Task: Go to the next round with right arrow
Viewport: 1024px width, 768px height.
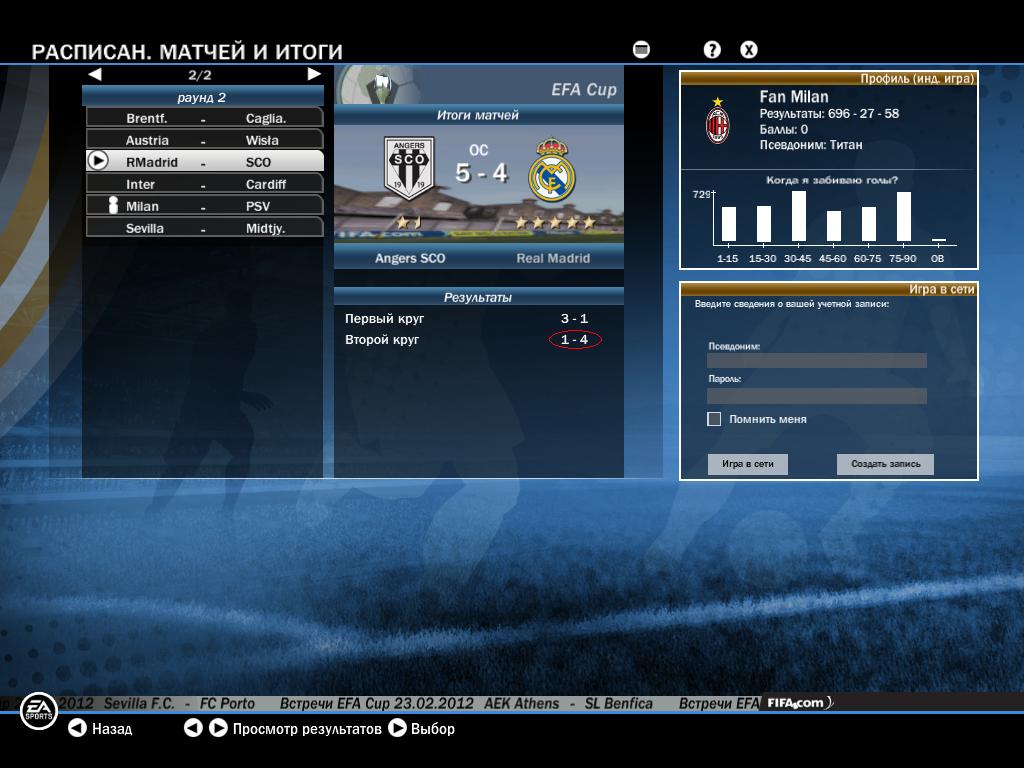Action: click(x=314, y=74)
